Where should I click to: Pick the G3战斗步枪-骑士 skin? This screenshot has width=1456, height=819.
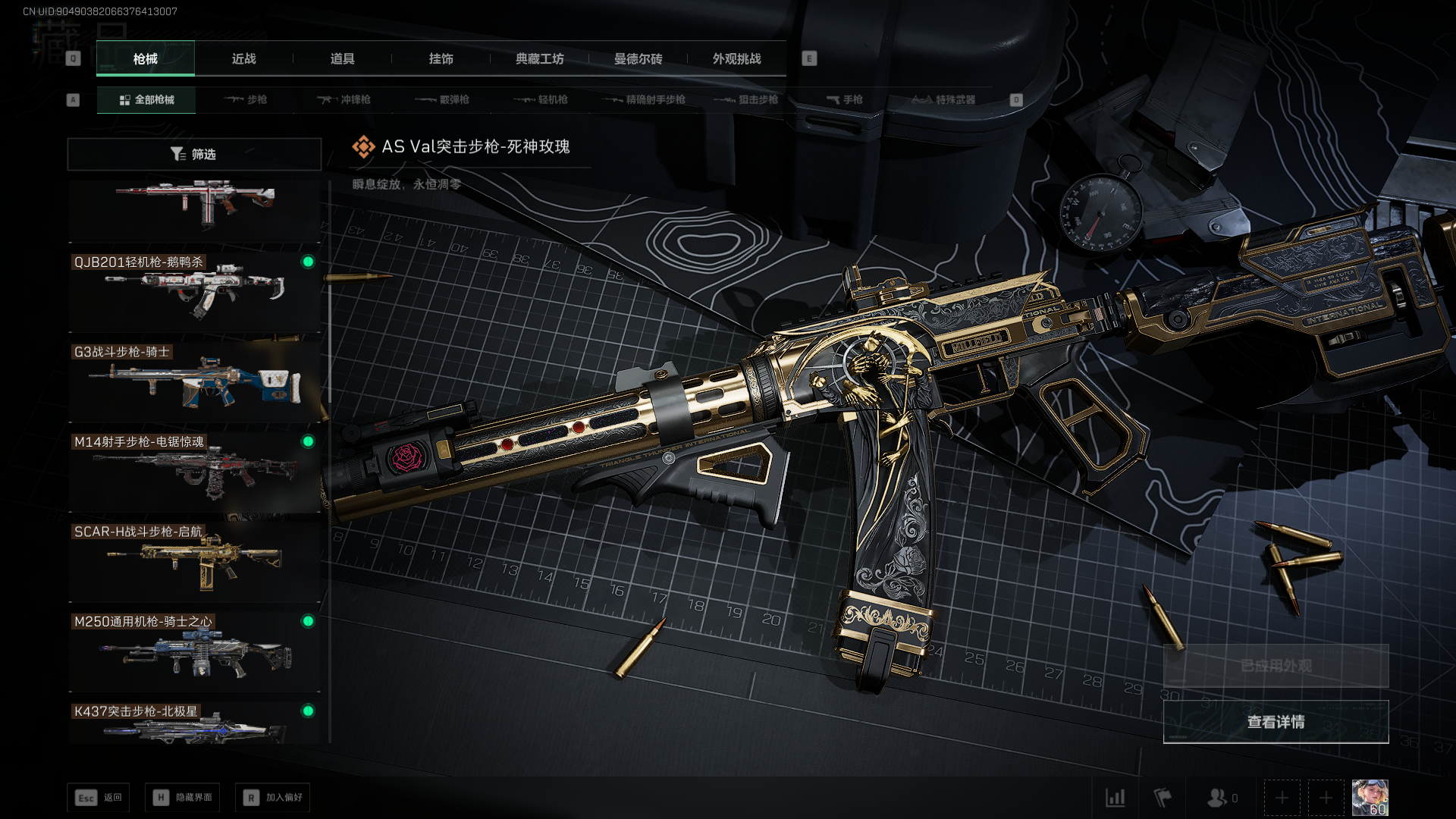point(194,381)
